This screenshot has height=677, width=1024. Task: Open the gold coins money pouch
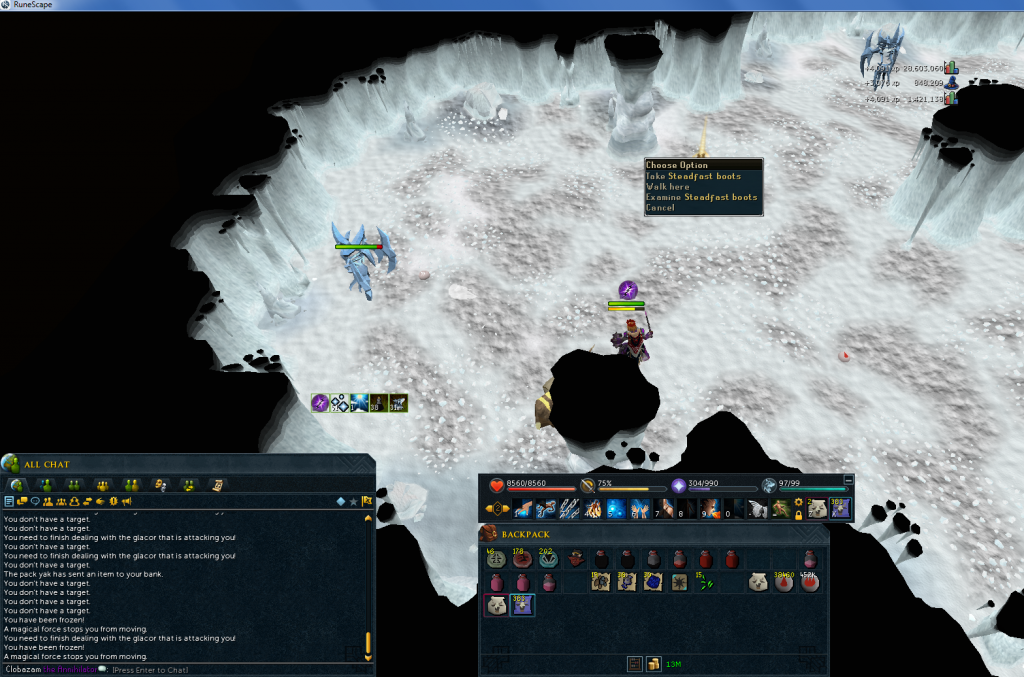tap(653, 663)
